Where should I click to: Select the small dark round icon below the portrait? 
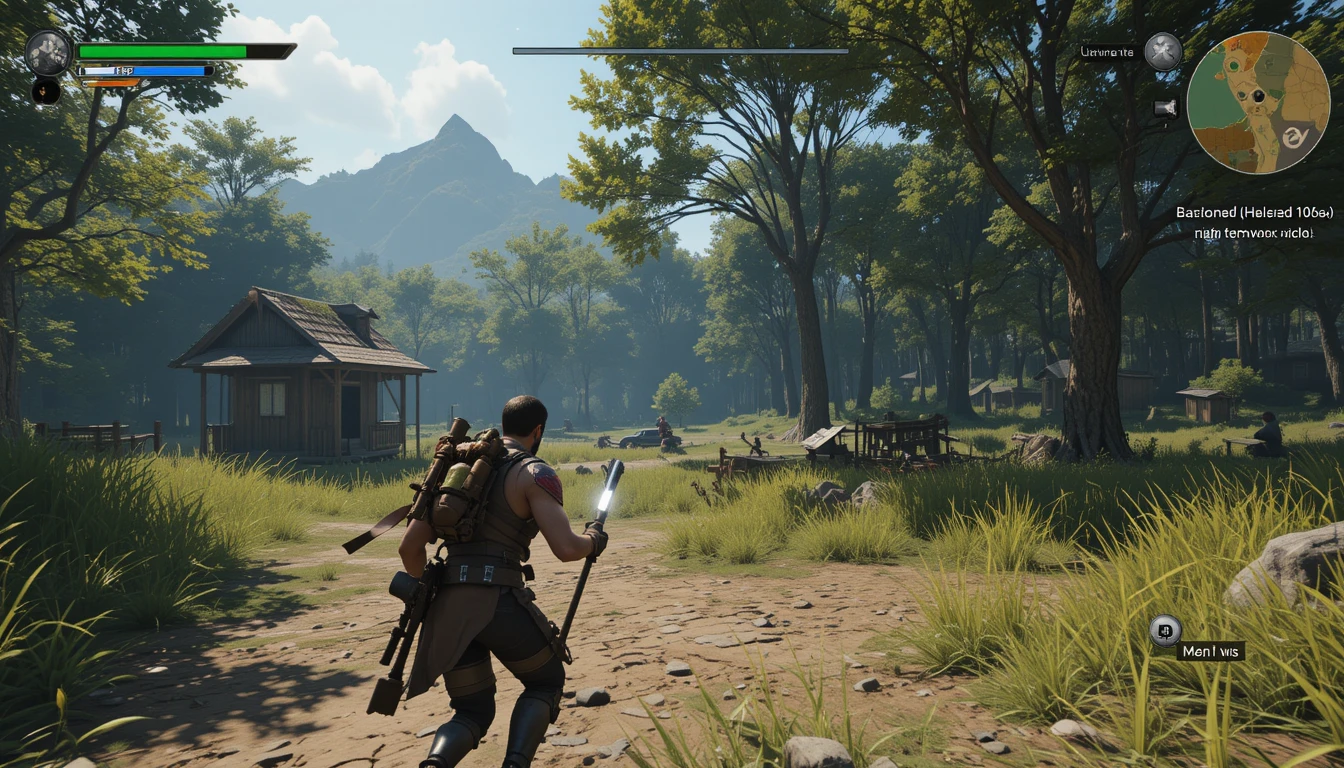[45, 91]
